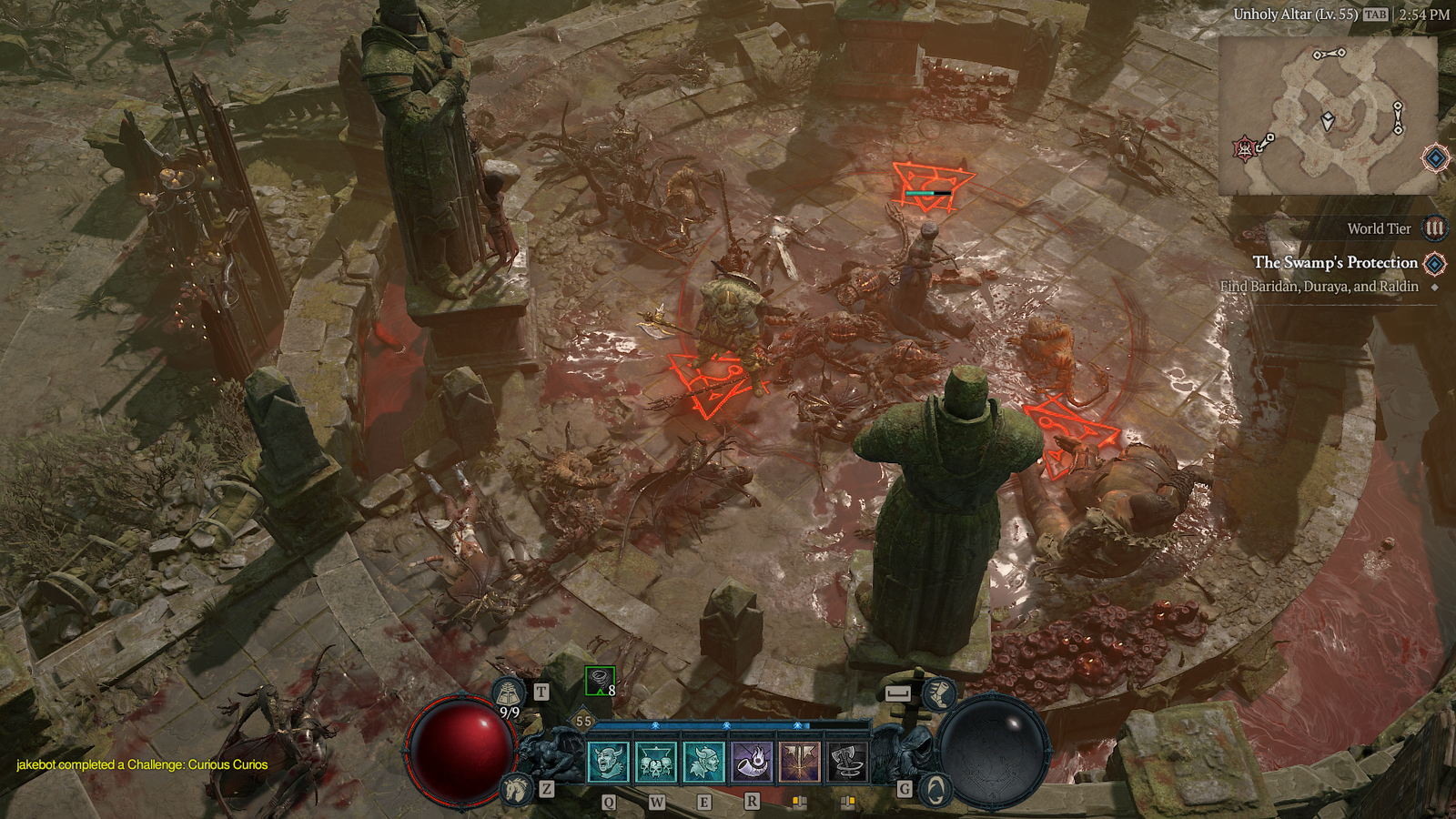Click the elite monster's health bar

928,193
